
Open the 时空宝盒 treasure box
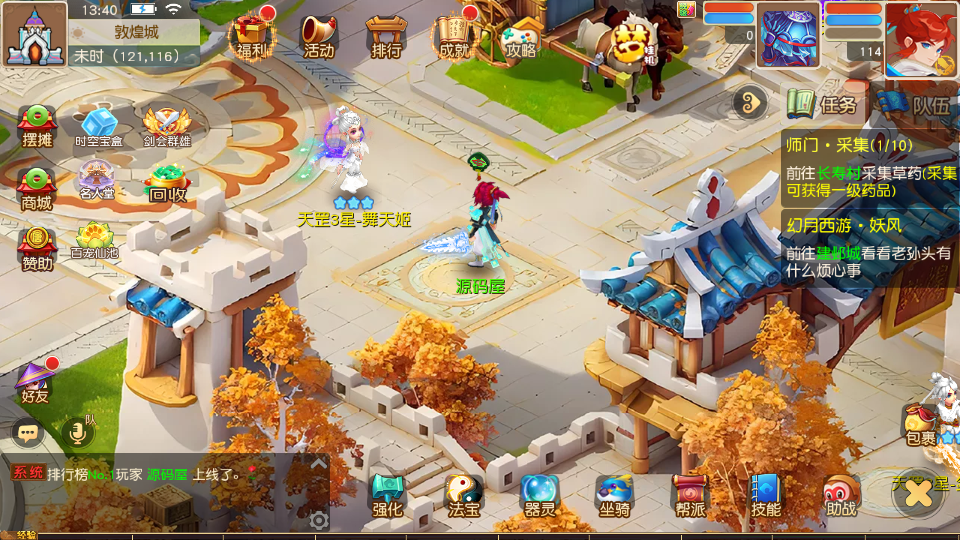coord(99,127)
